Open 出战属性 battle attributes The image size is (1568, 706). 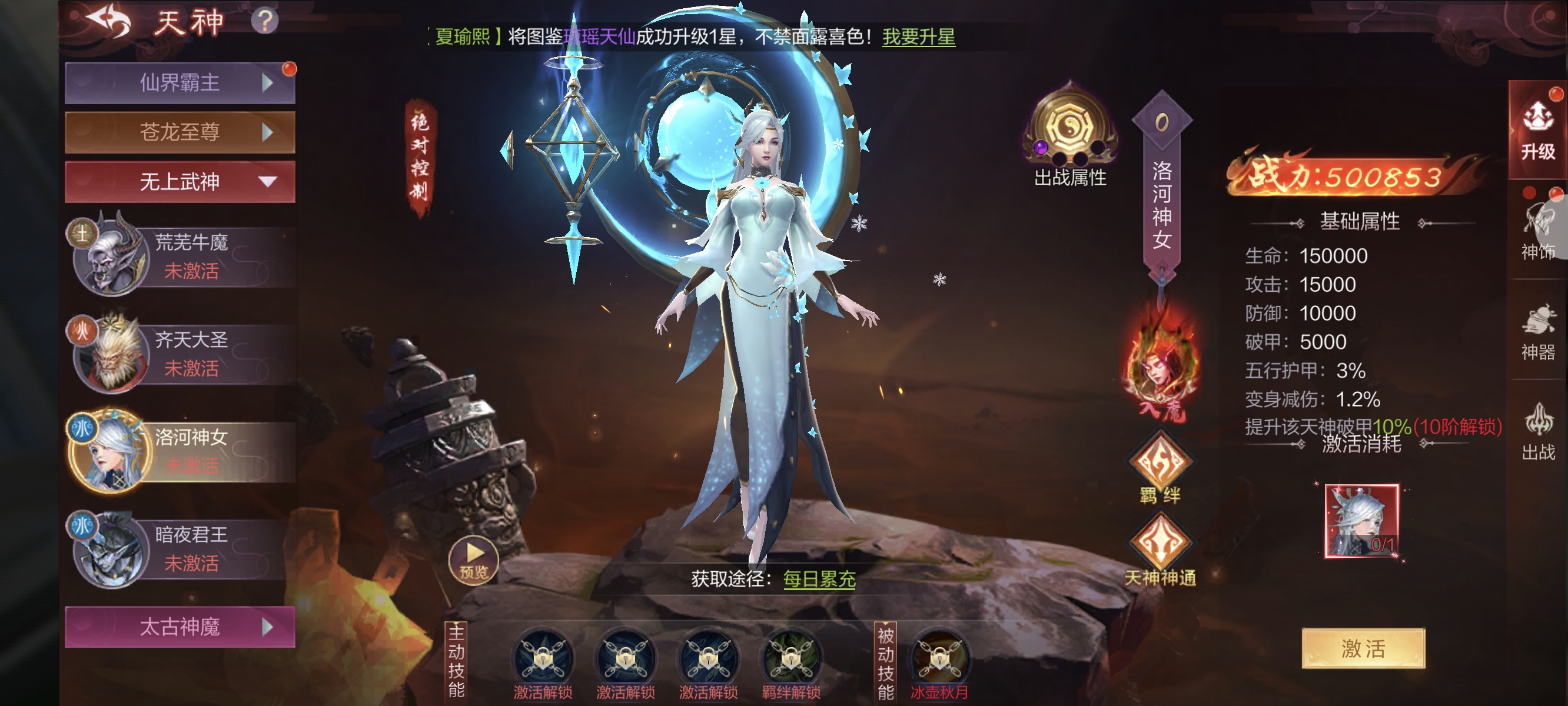coord(1069,135)
